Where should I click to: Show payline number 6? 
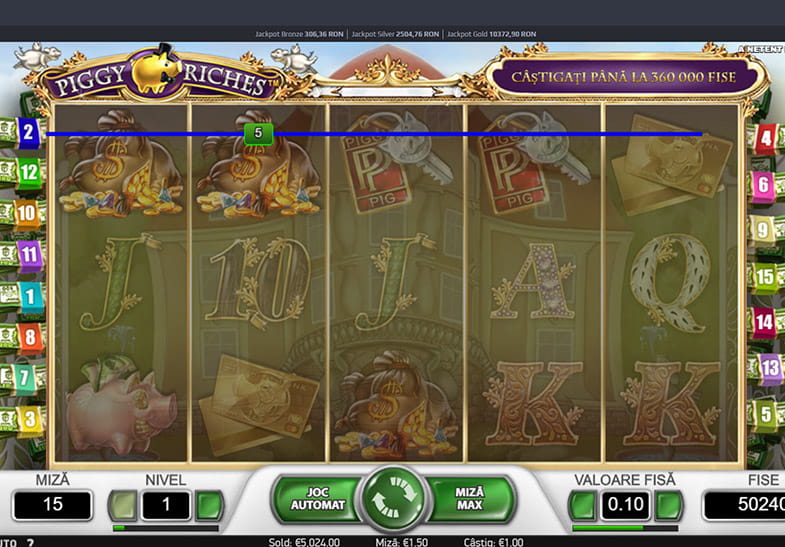tap(764, 184)
